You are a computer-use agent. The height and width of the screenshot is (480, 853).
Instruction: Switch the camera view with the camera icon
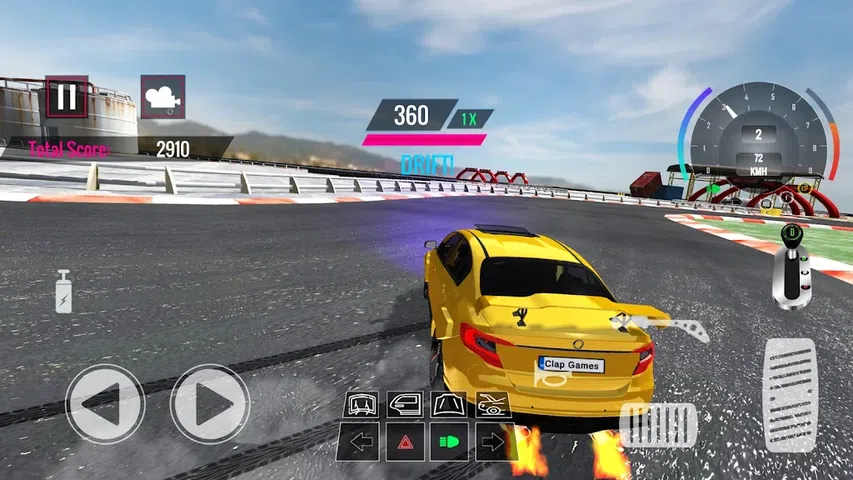[x=162, y=97]
